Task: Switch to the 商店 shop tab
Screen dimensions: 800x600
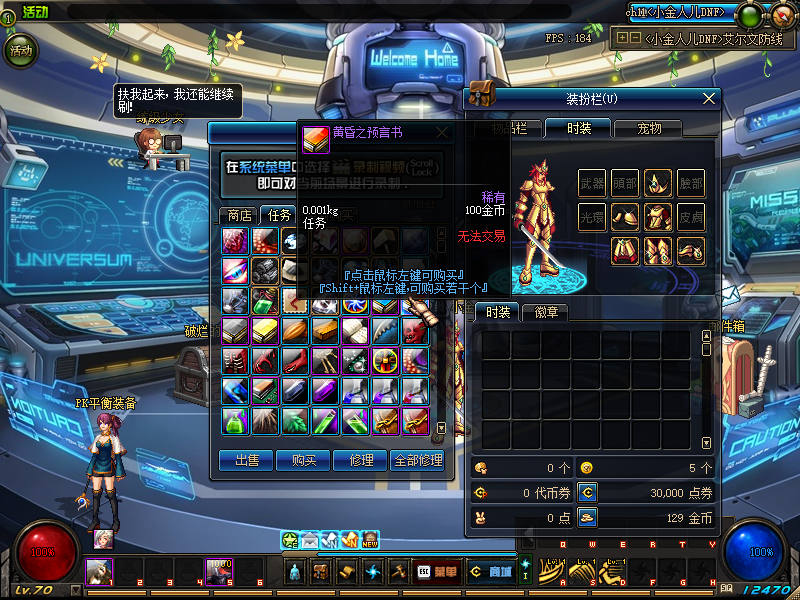Action: point(239,214)
